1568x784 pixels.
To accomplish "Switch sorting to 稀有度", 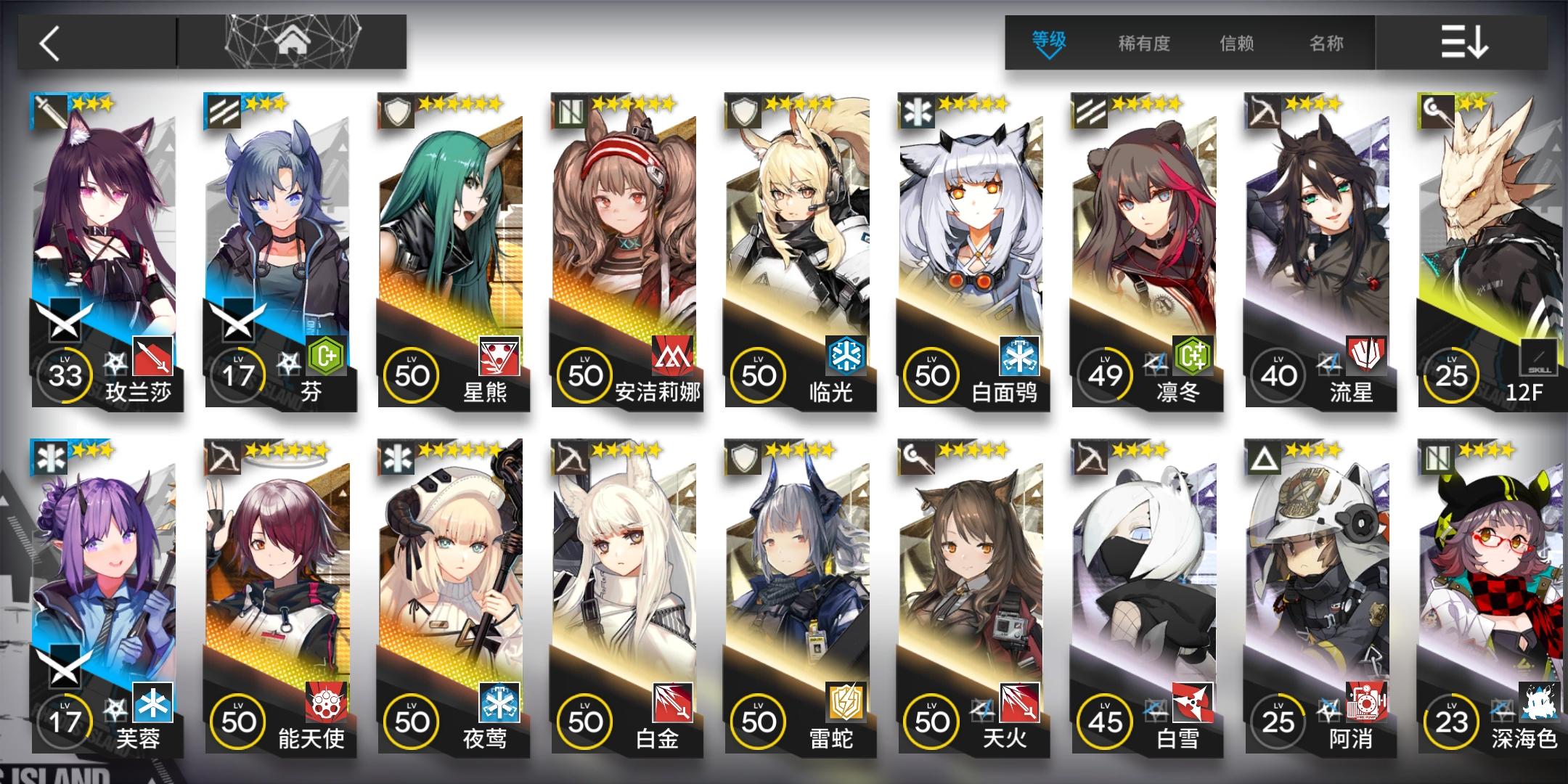I will coord(1143,44).
